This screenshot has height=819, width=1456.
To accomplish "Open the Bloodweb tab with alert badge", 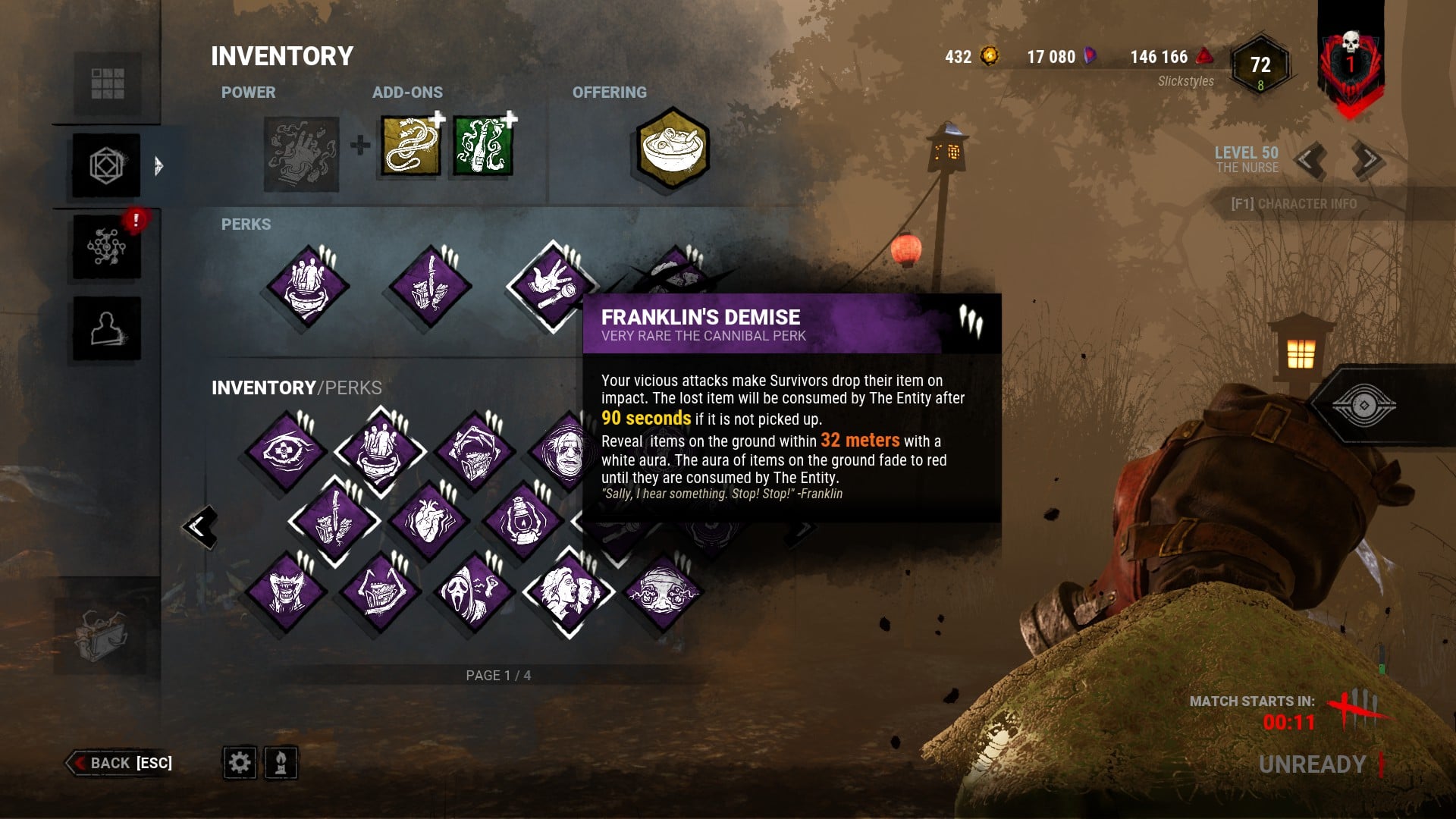I will (x=107, y=246).
